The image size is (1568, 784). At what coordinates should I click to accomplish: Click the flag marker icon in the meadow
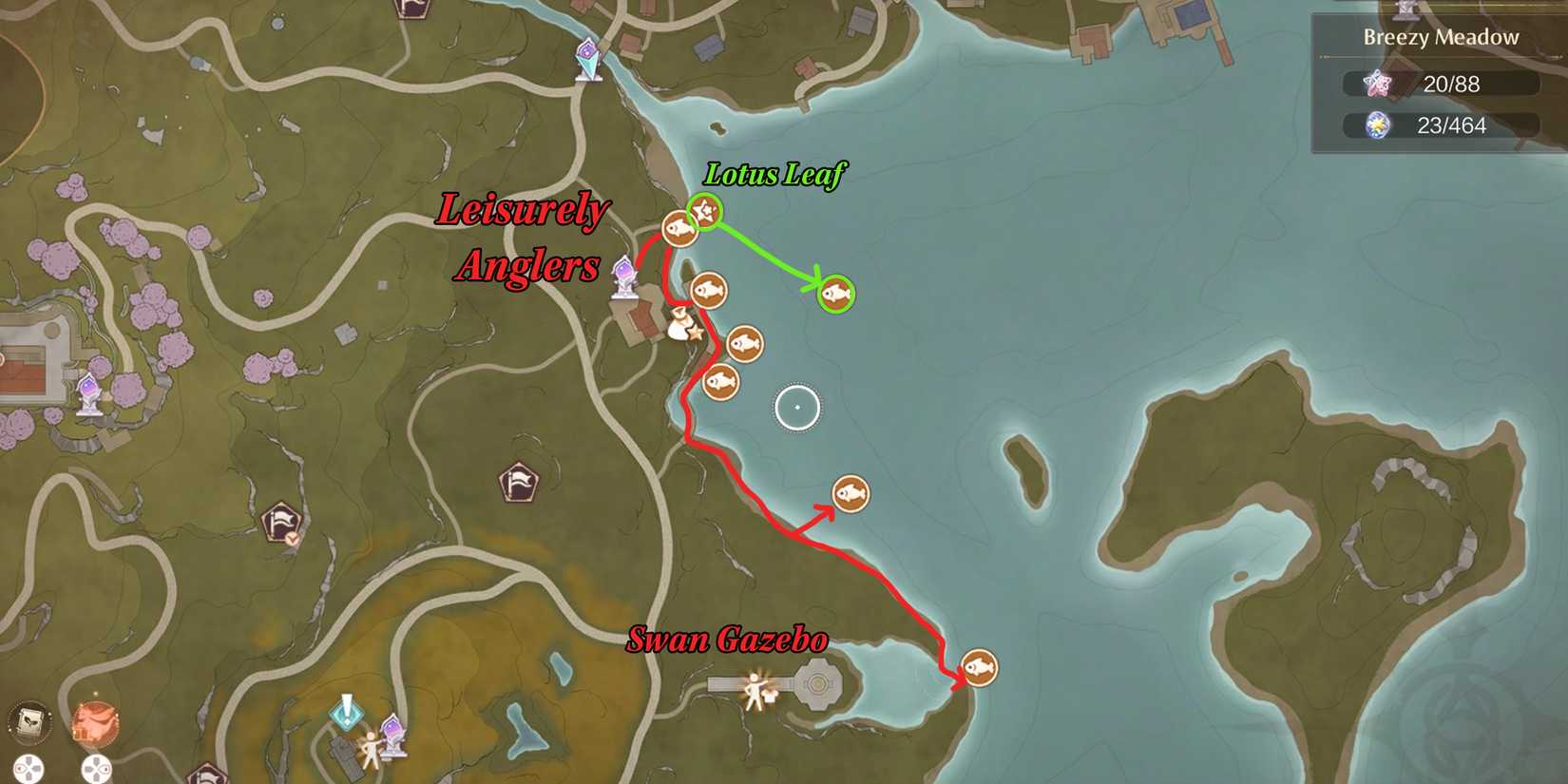click(518, 480)
